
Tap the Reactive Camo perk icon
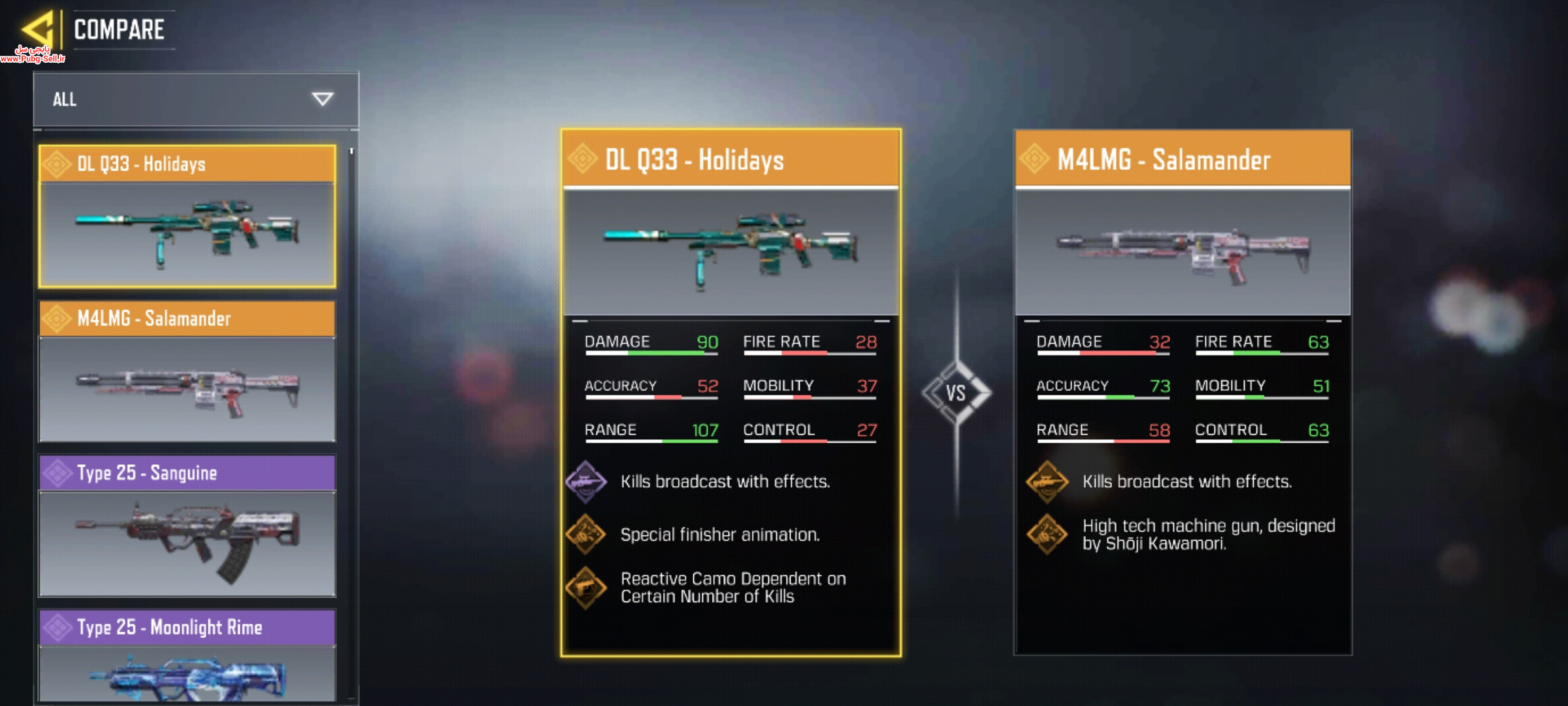(x=586, y=588)
